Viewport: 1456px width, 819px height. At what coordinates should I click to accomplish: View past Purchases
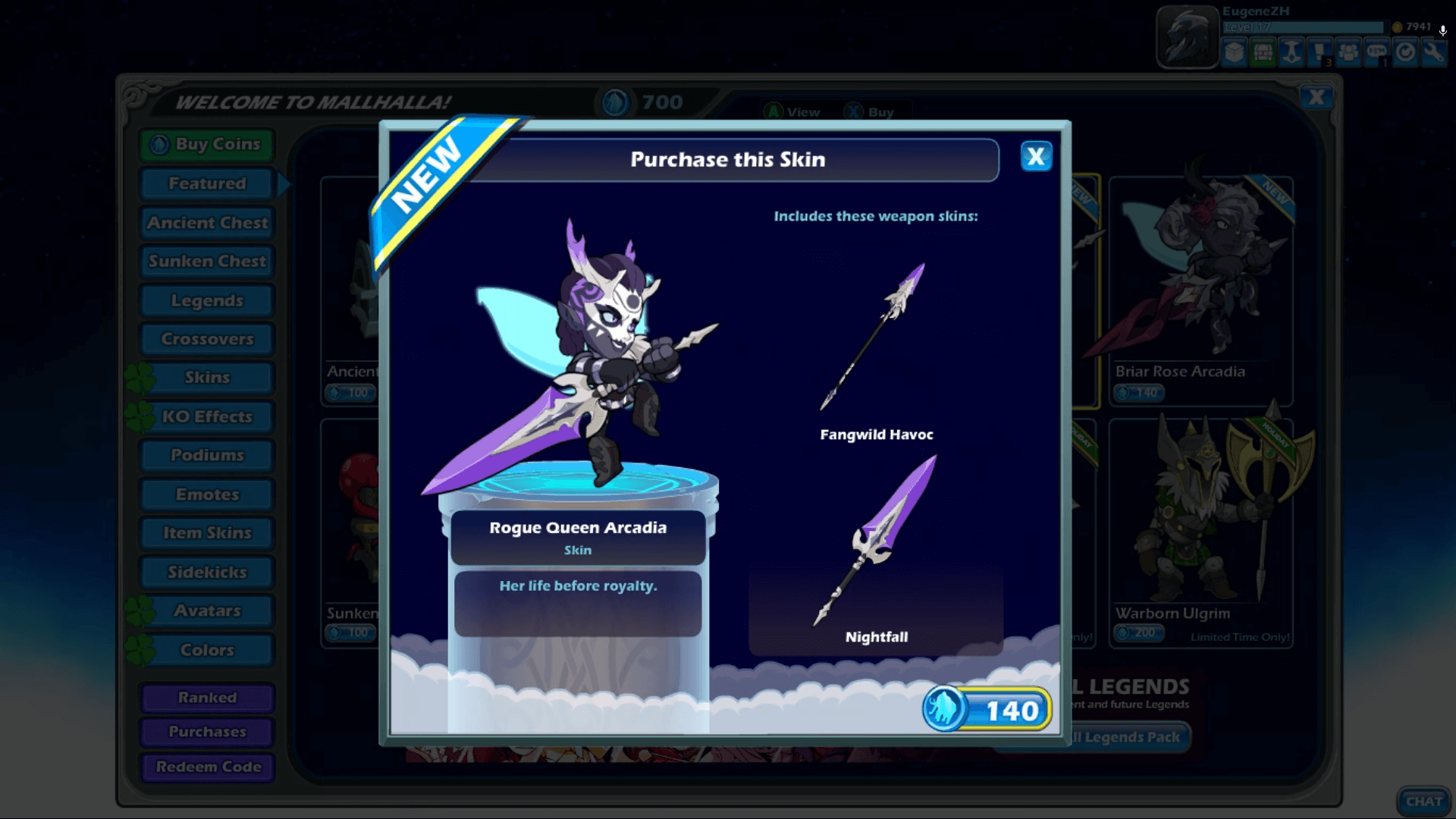click(x=207, y=732)
